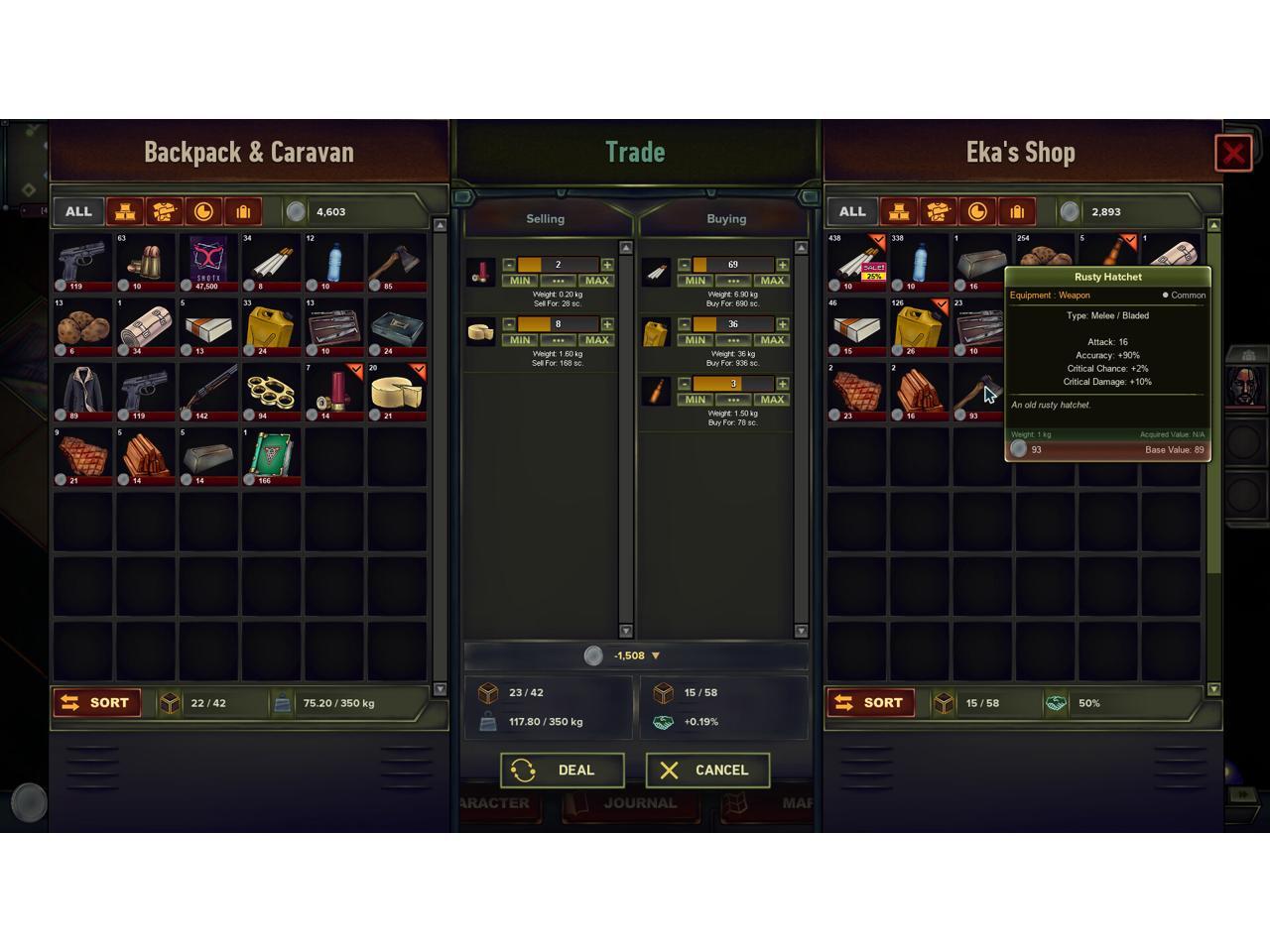Select the potatoes stack in the backpack
1270x952 pixels.
[82, 326]
